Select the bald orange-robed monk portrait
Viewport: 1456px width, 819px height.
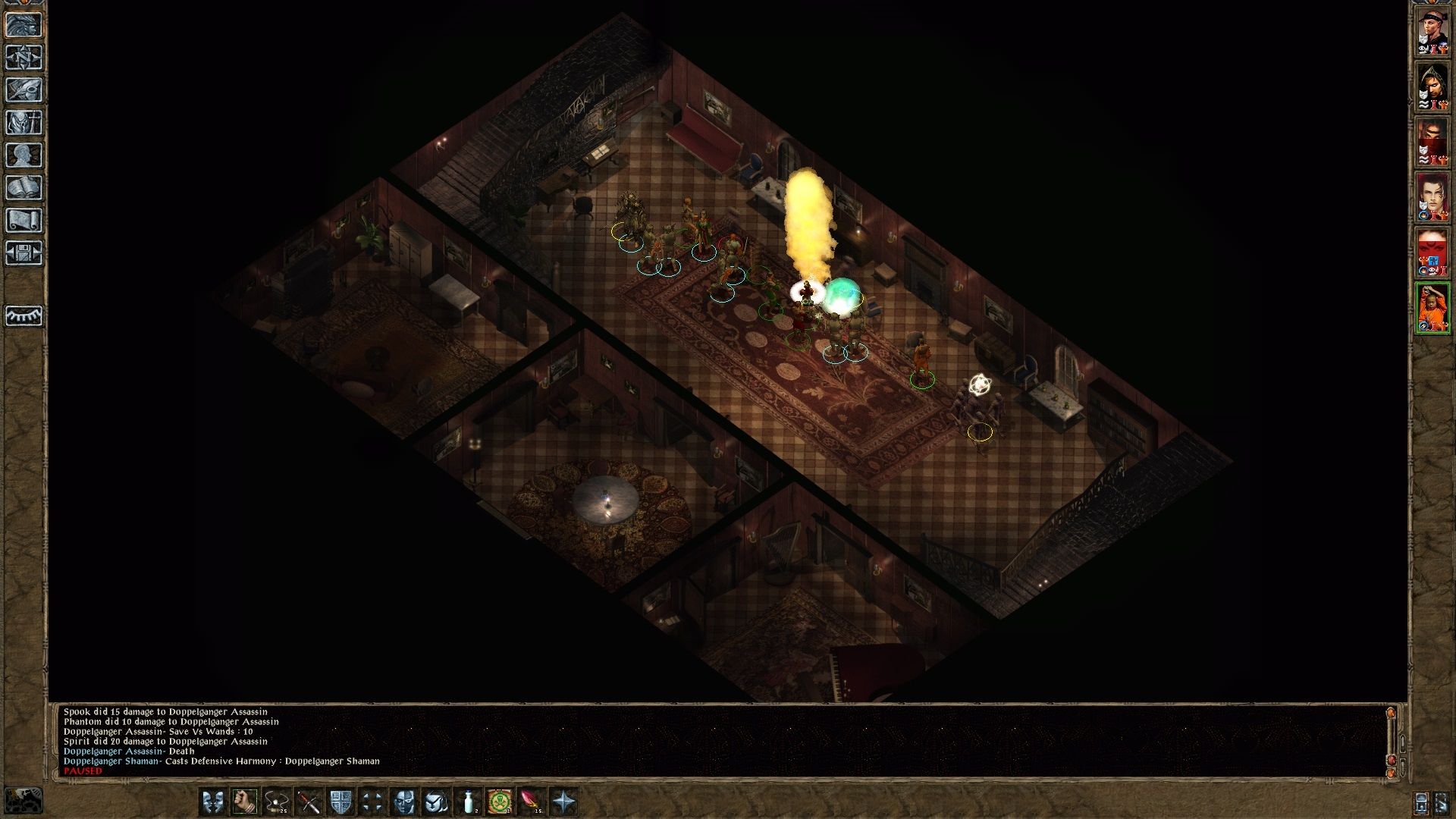point(1432,308)
